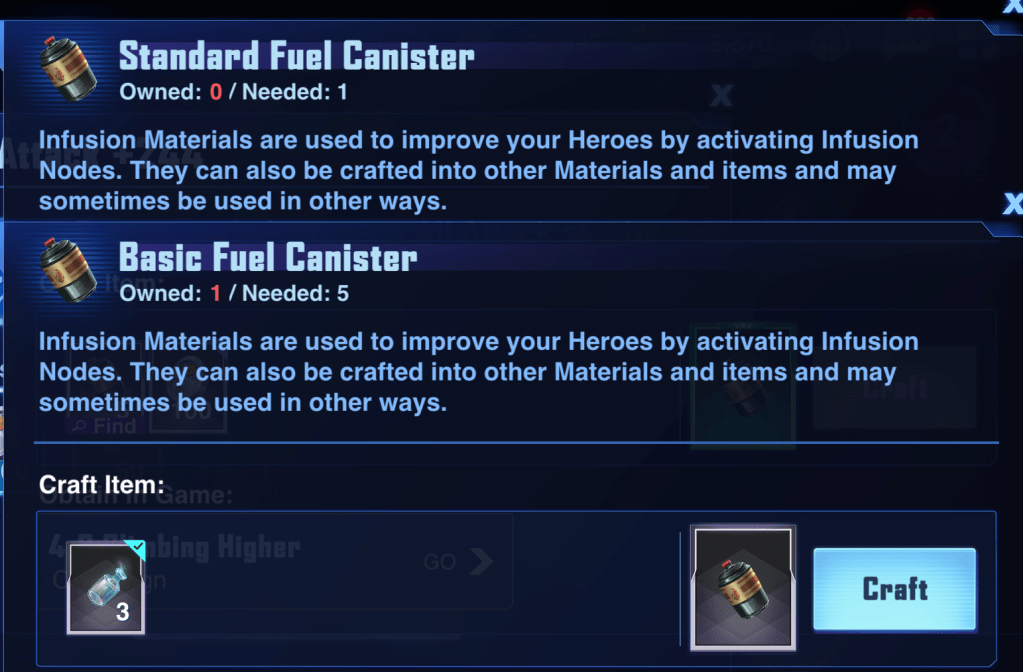Close the Basic Fuel Canister popup
This screenshot has width=1023, height=672.
click(x=1012, y=205)
